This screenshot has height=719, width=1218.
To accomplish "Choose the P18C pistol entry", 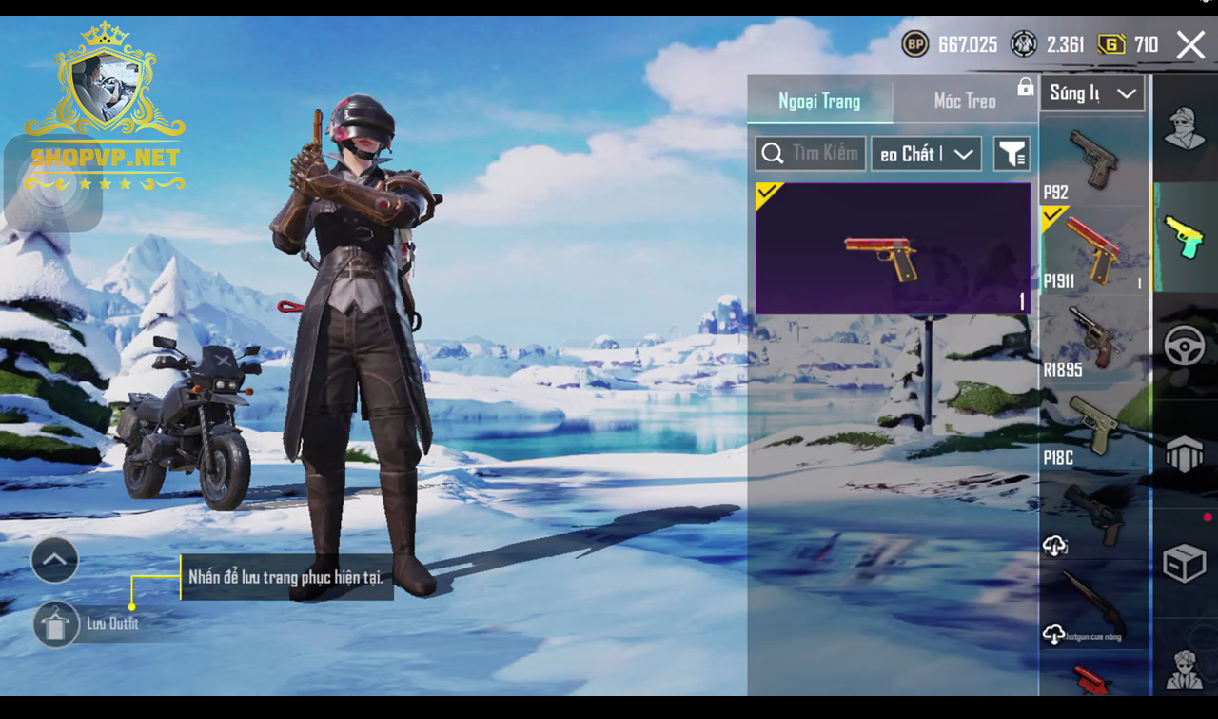I will pyautogui.click(x=1094, y=427).
